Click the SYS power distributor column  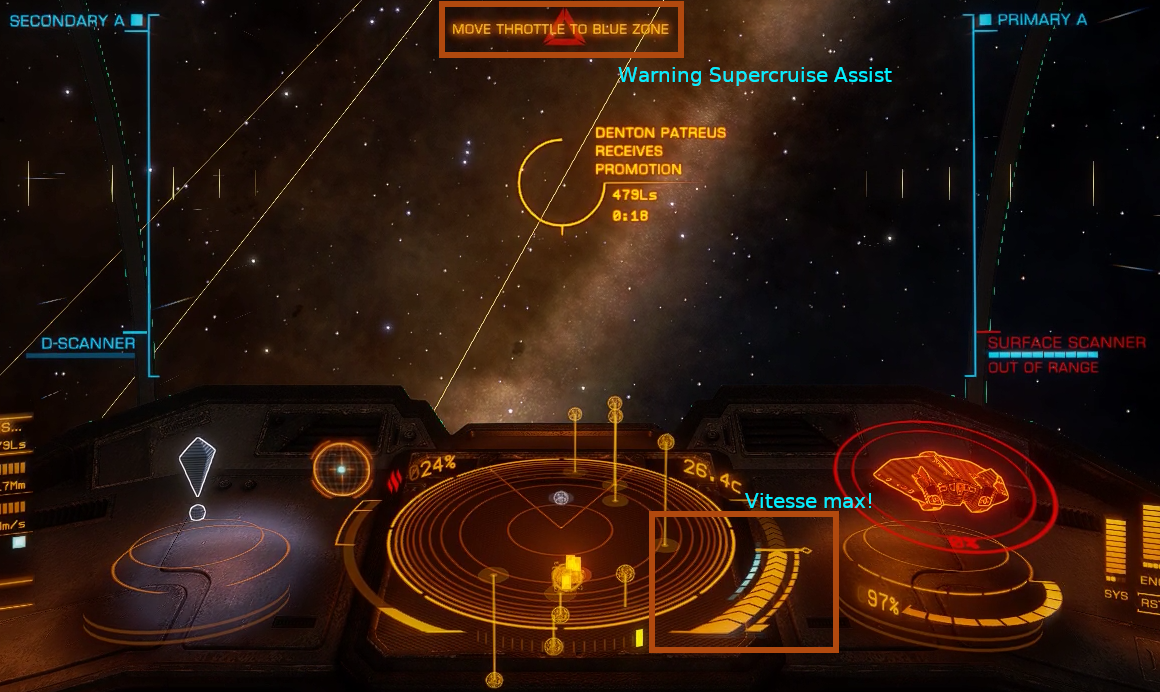pos(1115,550)
